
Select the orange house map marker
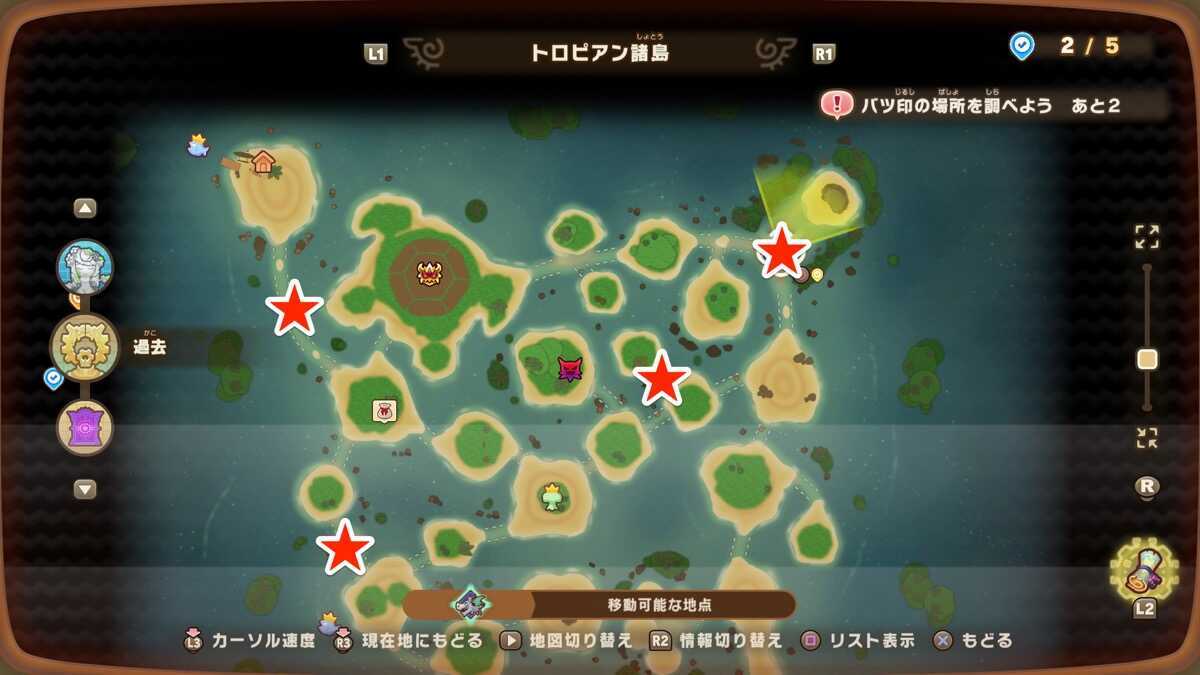point(263,161)
